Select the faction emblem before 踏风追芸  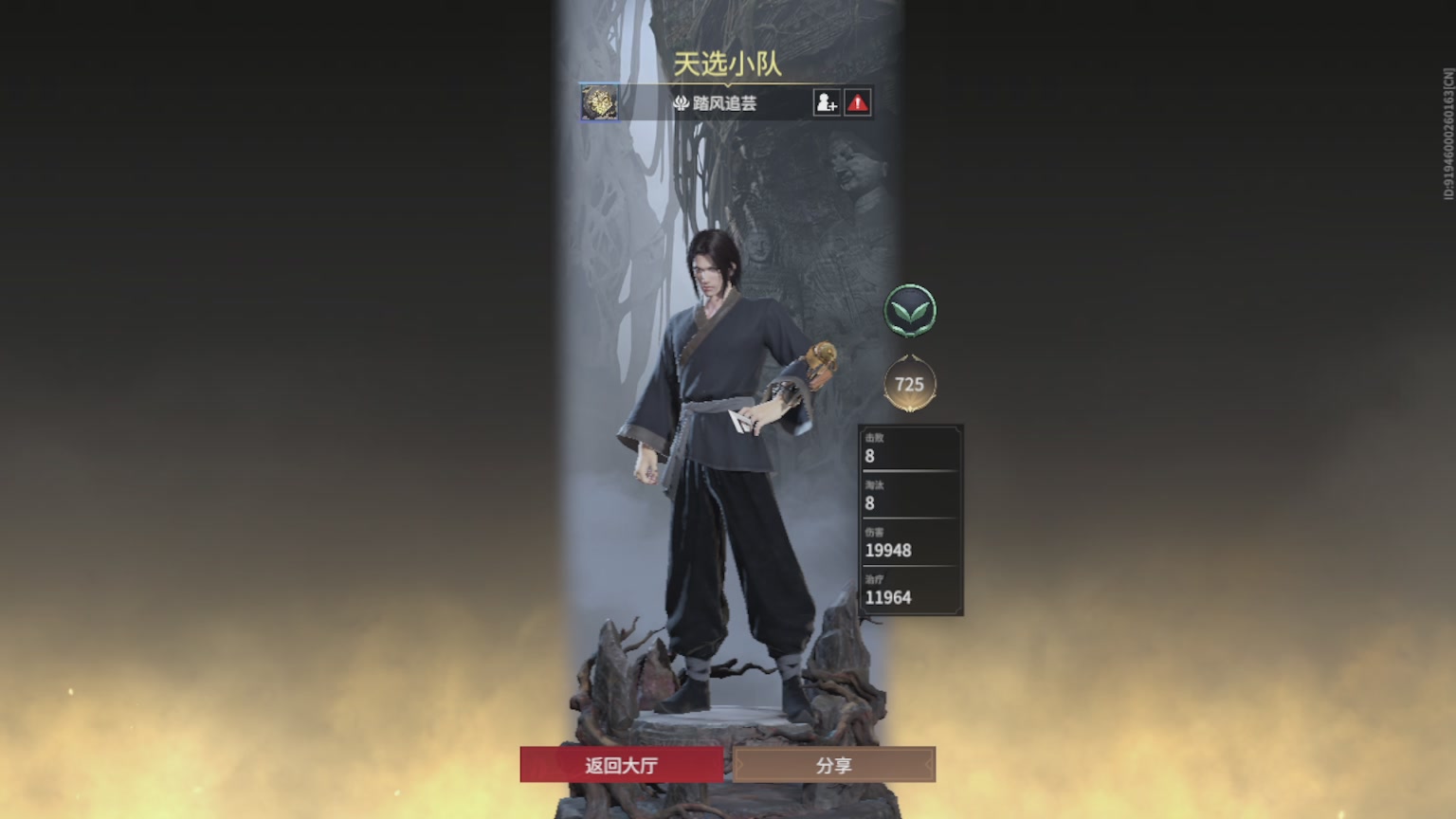point(681,104)
